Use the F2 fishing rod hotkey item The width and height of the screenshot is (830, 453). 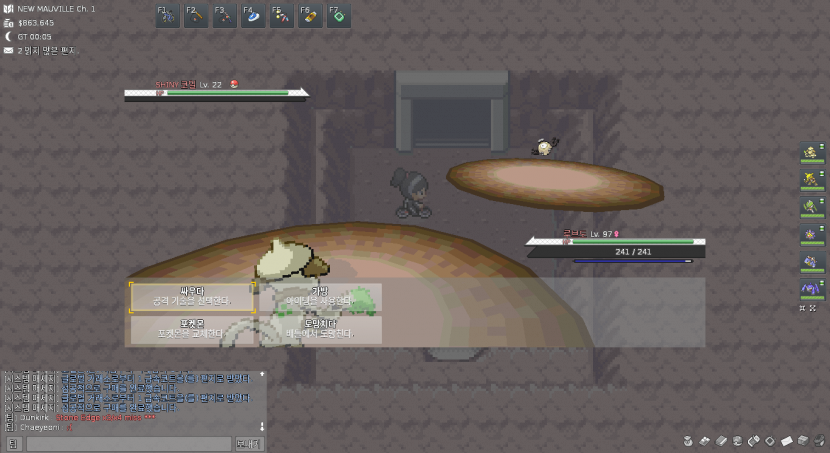click(196, 16)
